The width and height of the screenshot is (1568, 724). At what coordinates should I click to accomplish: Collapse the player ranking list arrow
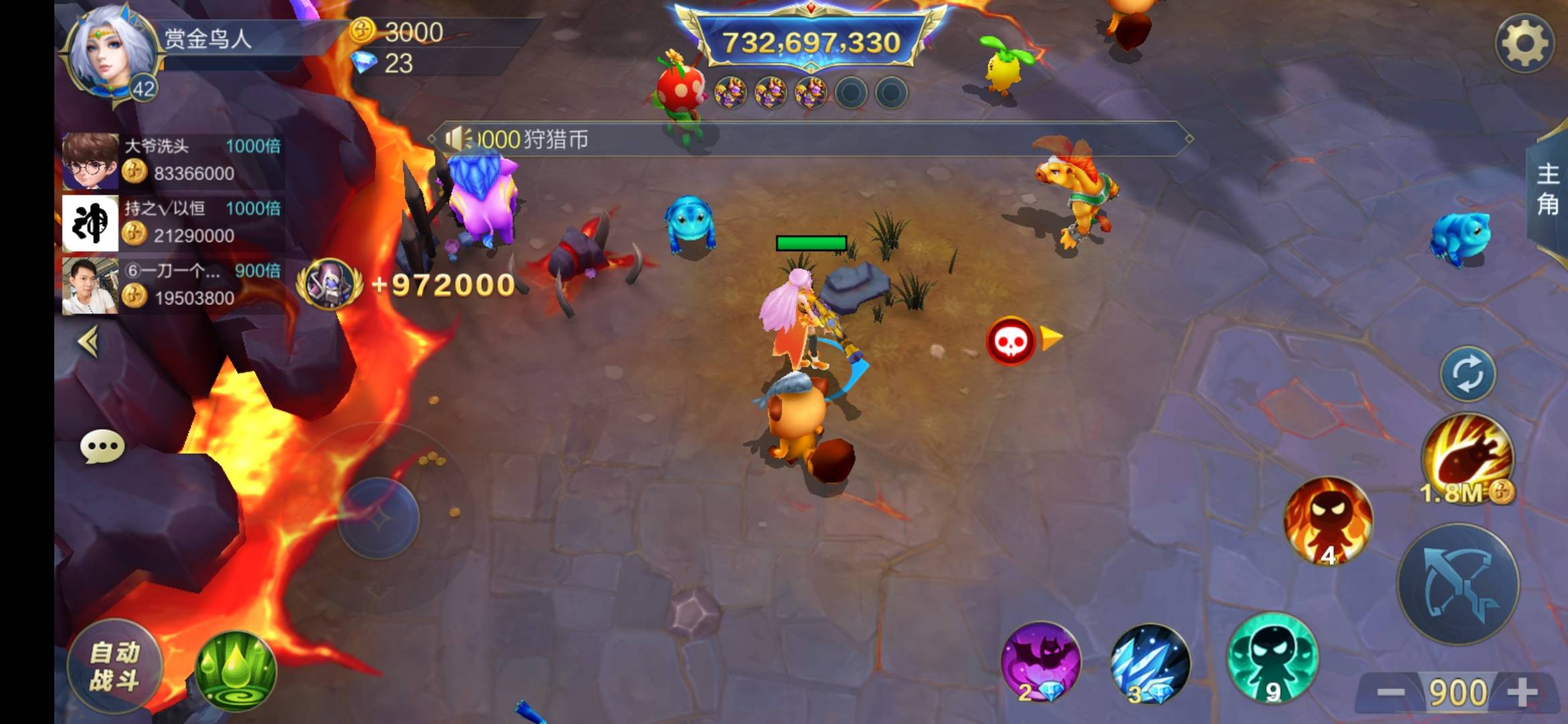pyautogui.click(x=89, y=342)
